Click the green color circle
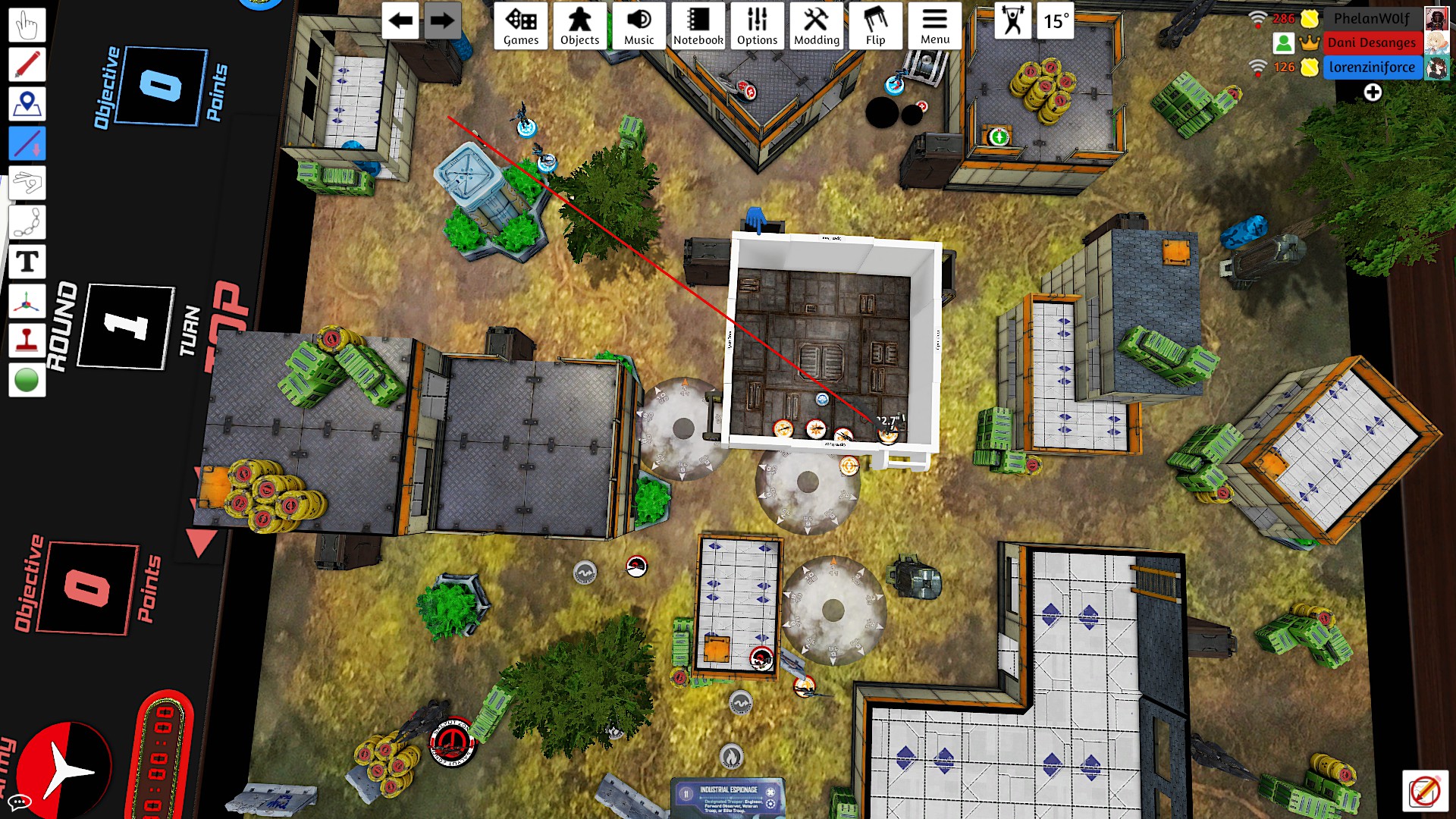Screen dimensions: 1456x819 coord(27,380)
